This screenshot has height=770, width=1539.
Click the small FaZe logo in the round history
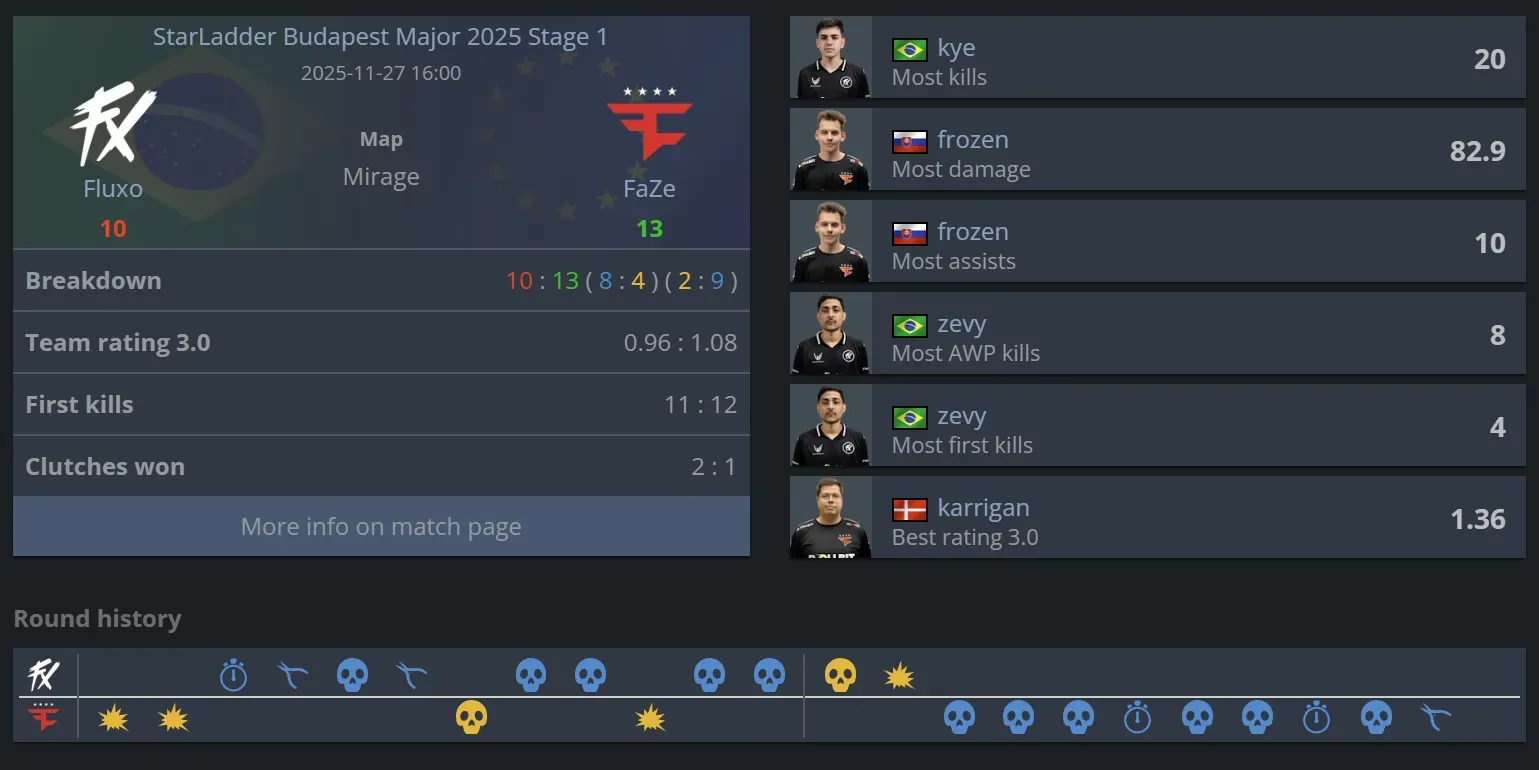[42, 718]
